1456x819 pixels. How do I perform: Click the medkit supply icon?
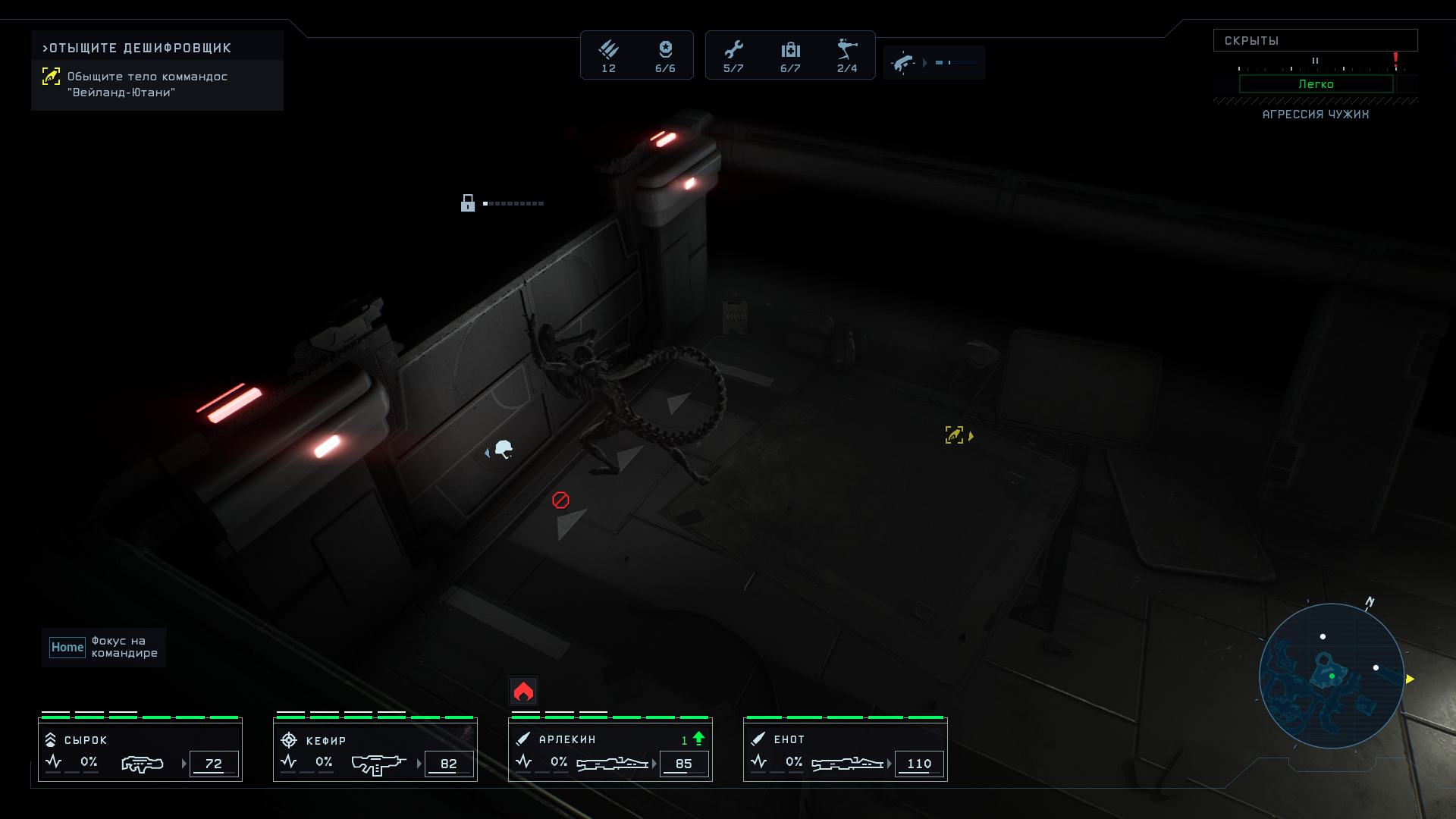coord(790,50)
